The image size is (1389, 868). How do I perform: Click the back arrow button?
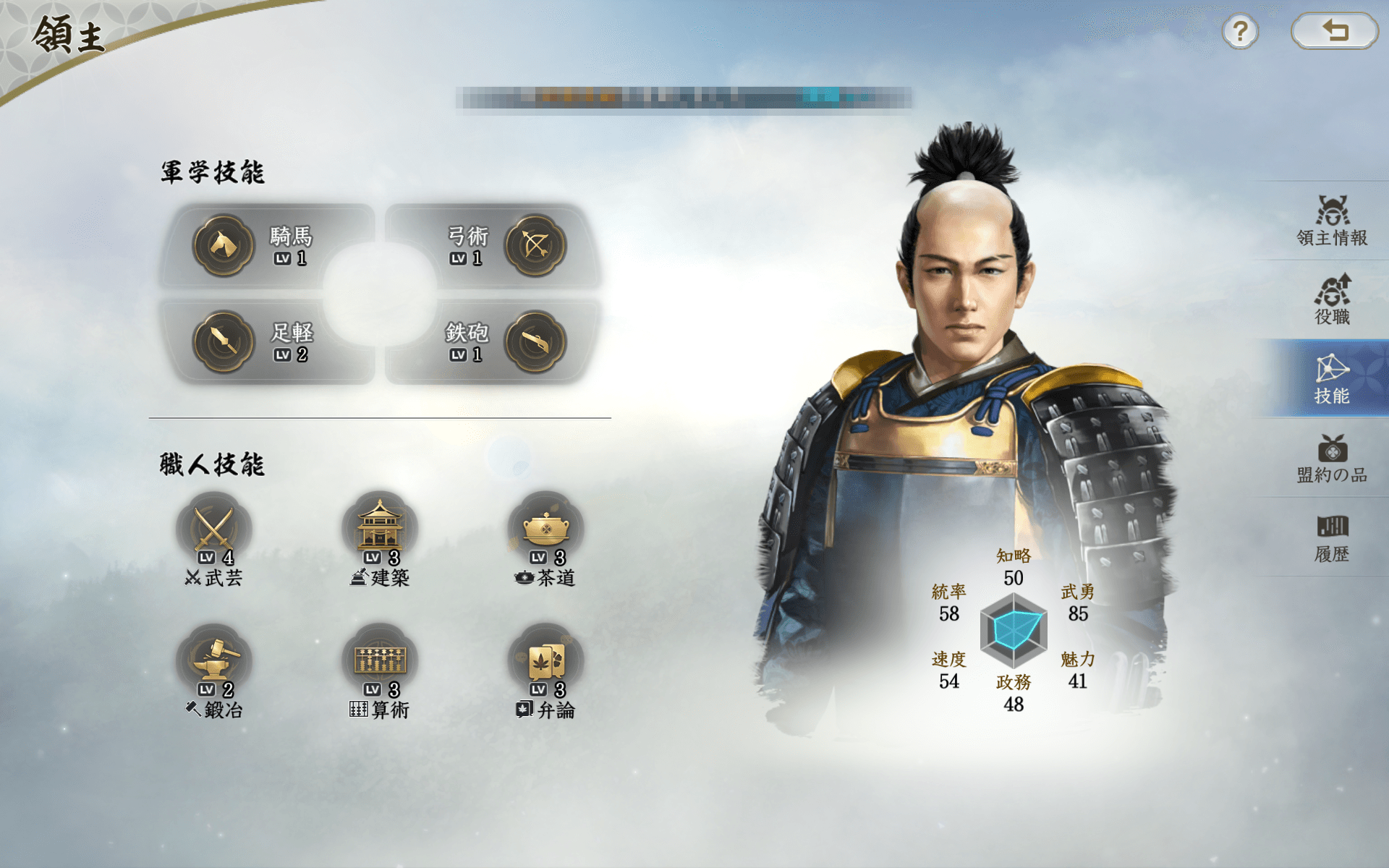pyautogui.click(x=1334, y=32)
